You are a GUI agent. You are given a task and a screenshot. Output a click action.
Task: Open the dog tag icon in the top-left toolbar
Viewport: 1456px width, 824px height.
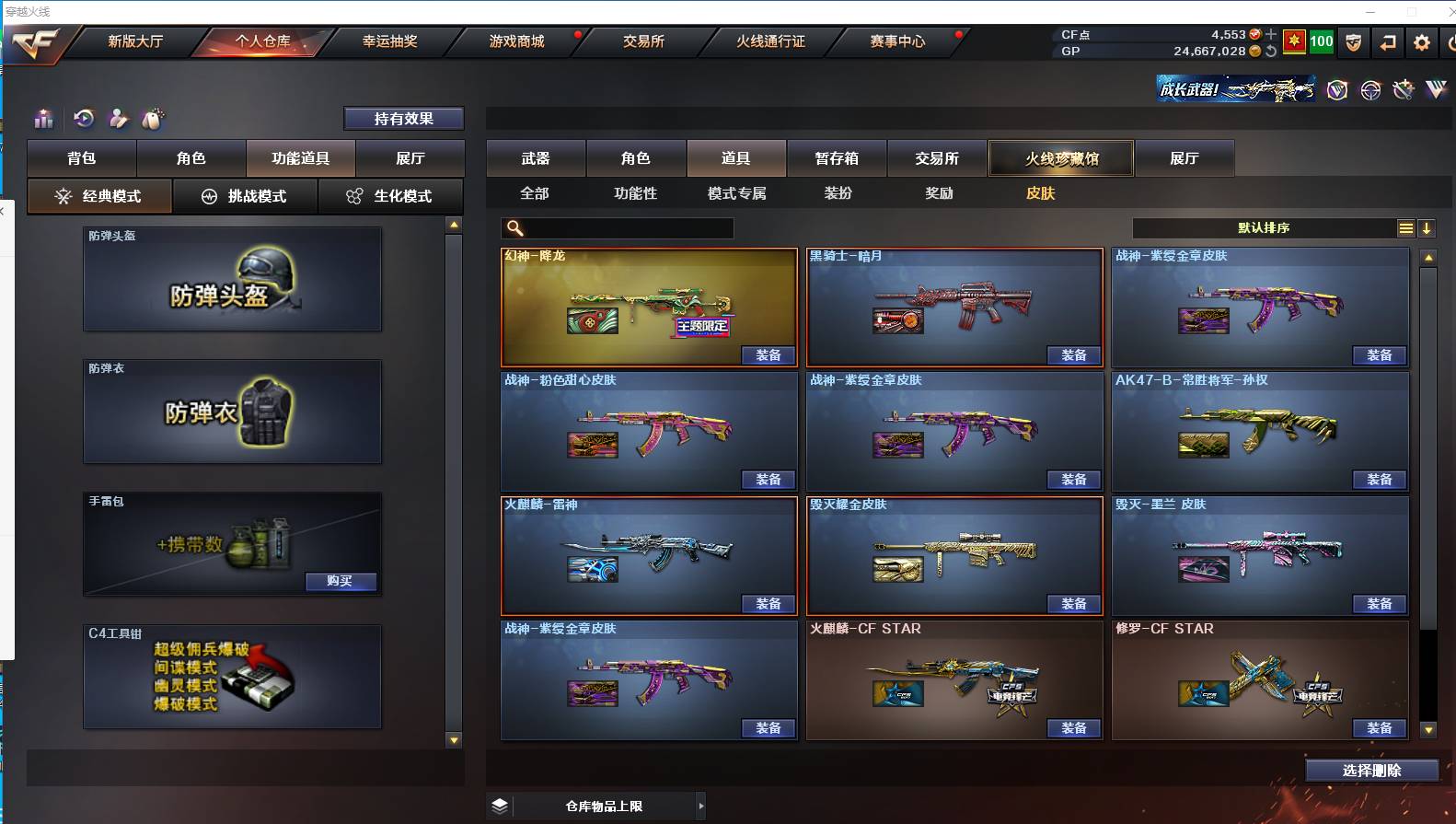pos(152,119)
